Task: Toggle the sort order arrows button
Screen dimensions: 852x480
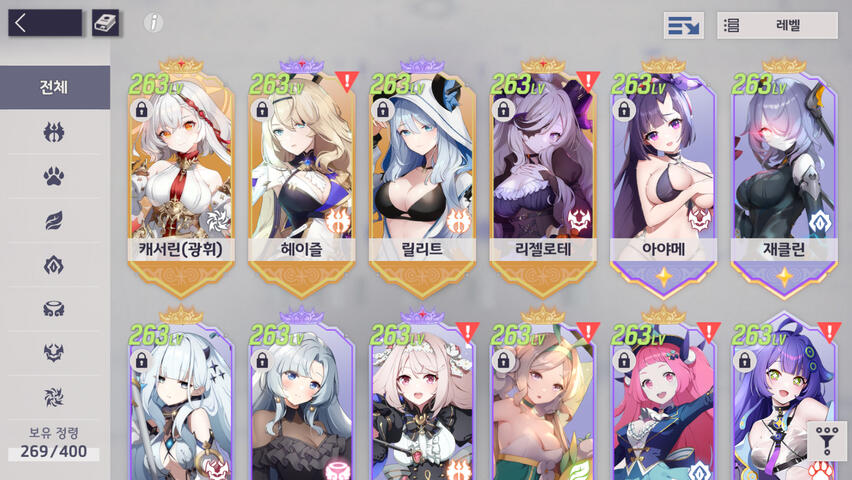Action: point(683,25)
